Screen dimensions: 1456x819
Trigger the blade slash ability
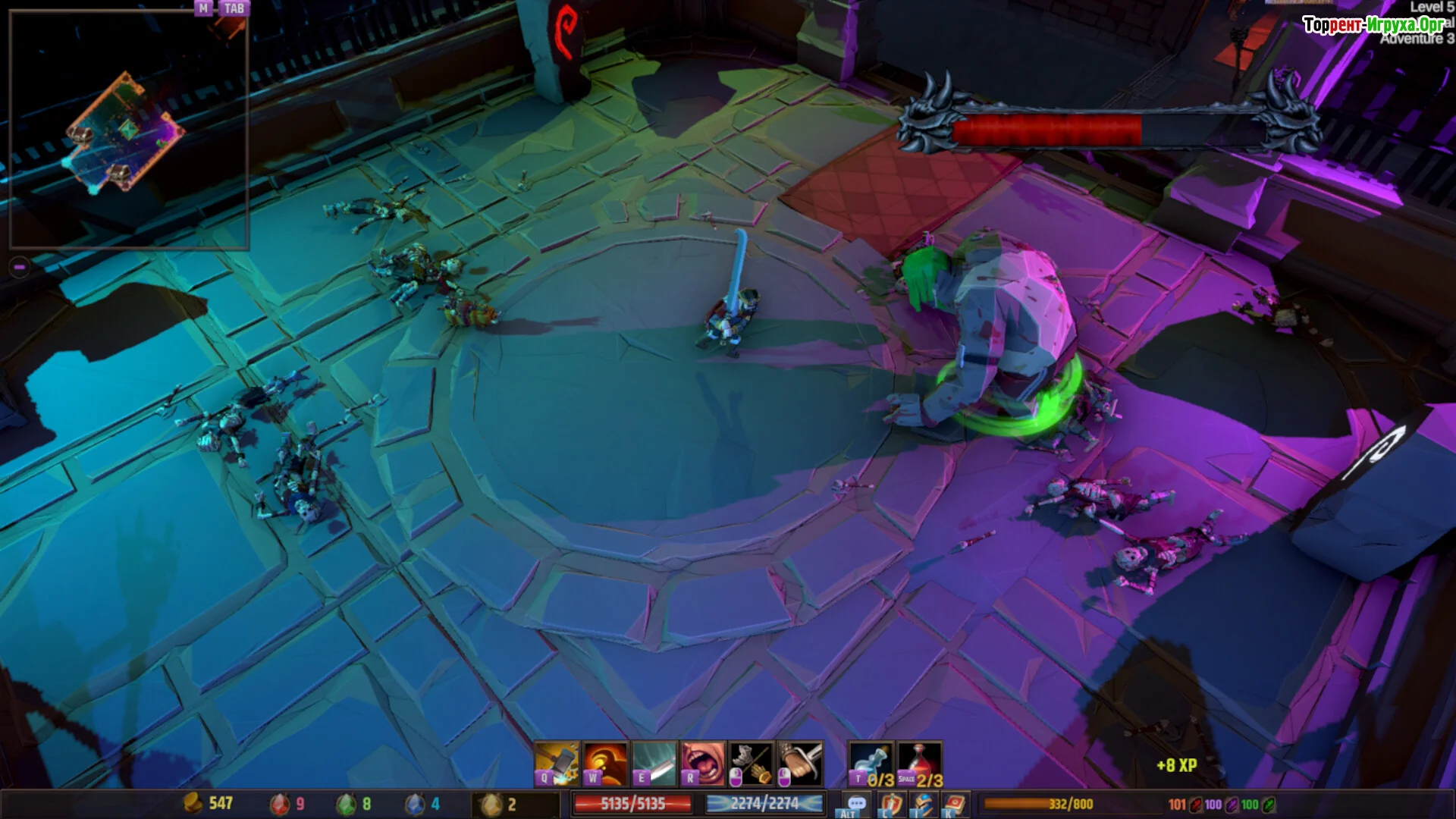[654, 764]
